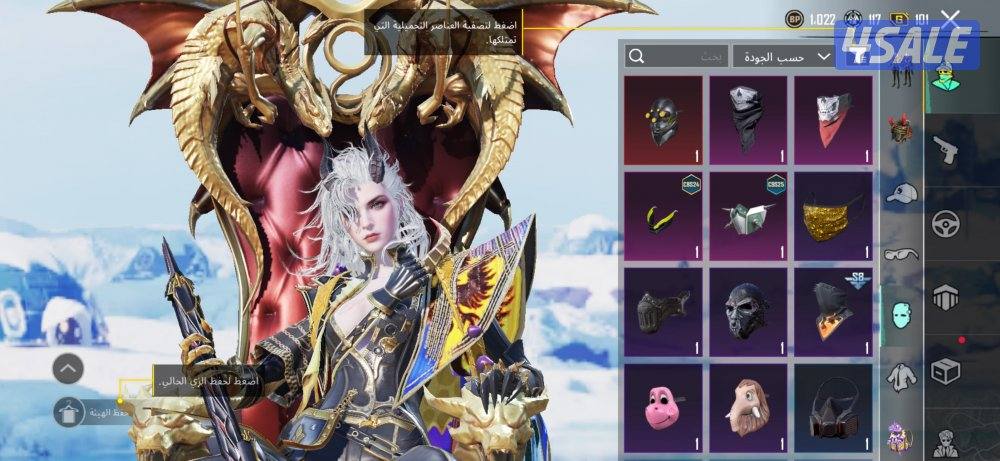The height and width of the screenshot is (461, 1000).
Task: Open the owned items filter button
Action: click(860, 57)
